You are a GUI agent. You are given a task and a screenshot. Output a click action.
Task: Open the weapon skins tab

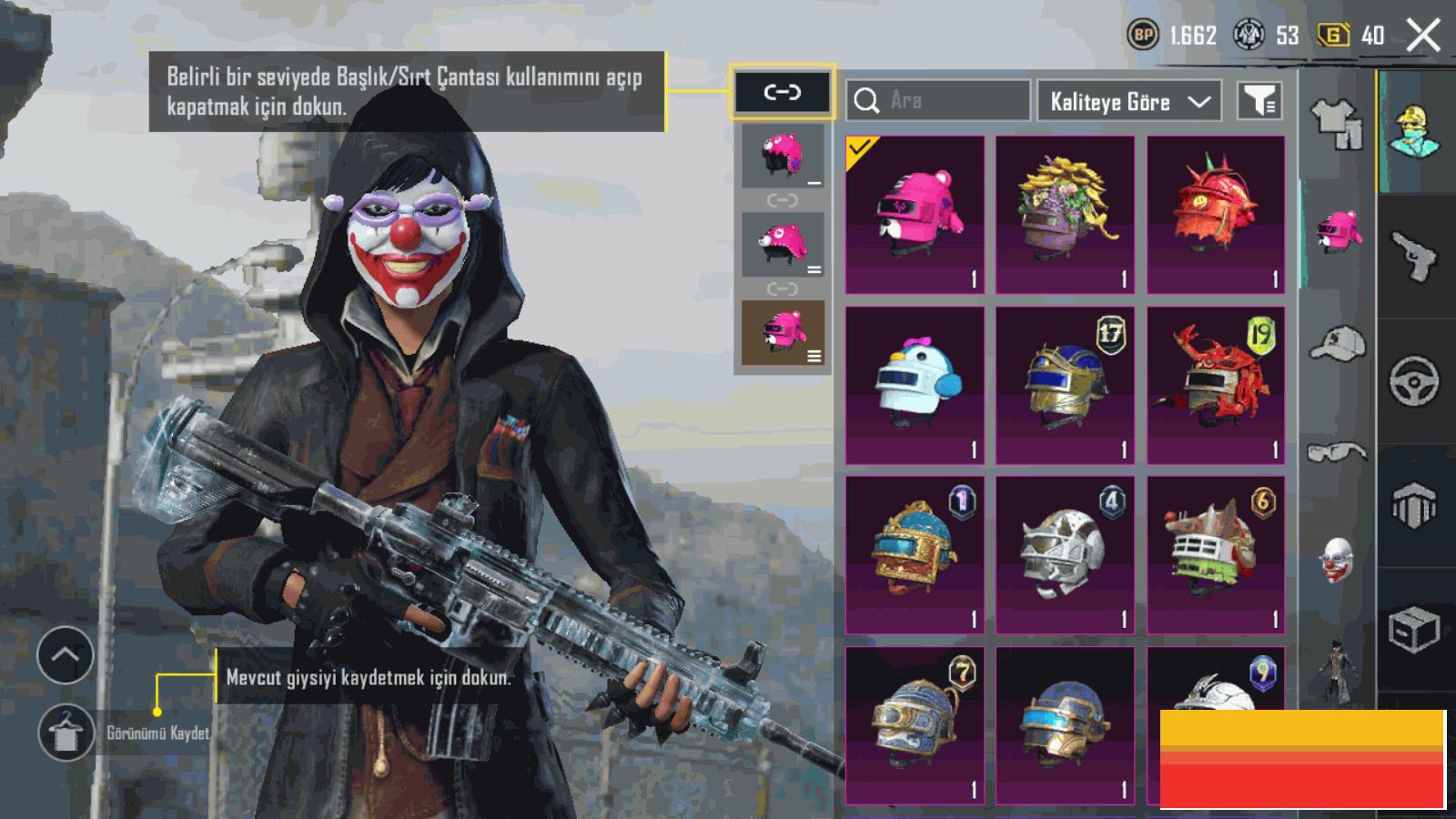point(1414,257)
